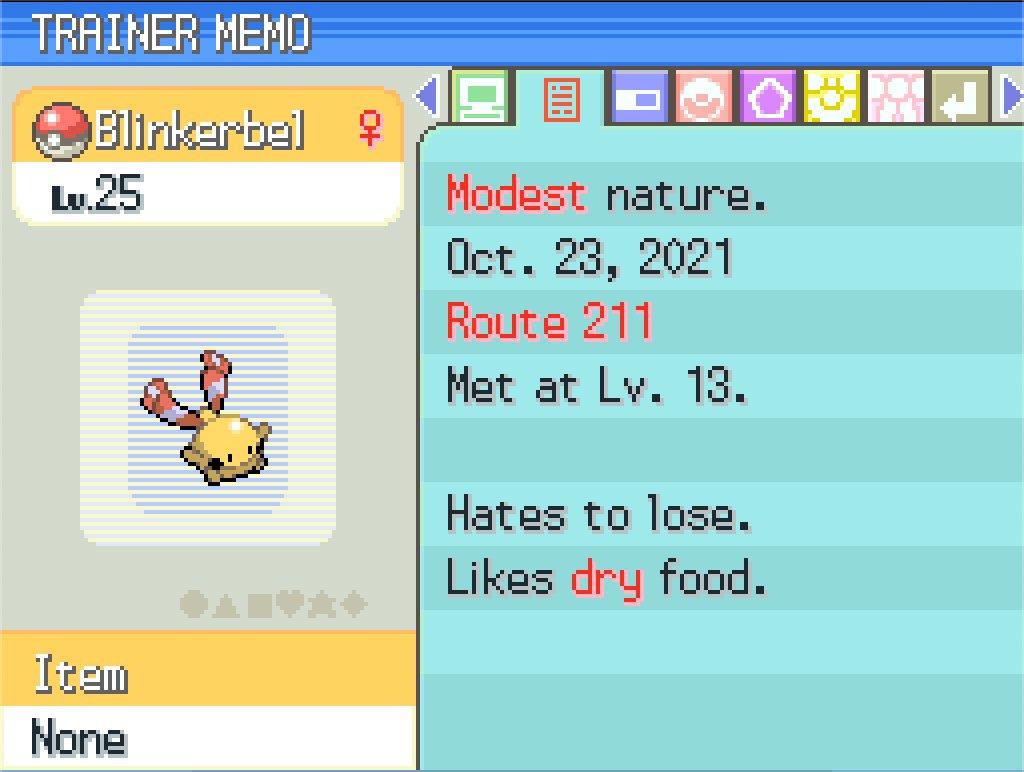Viewport: 1024px width, 772px height.
Task: View the pale pink ribbons tab
Action: click(x=897, y=99)
